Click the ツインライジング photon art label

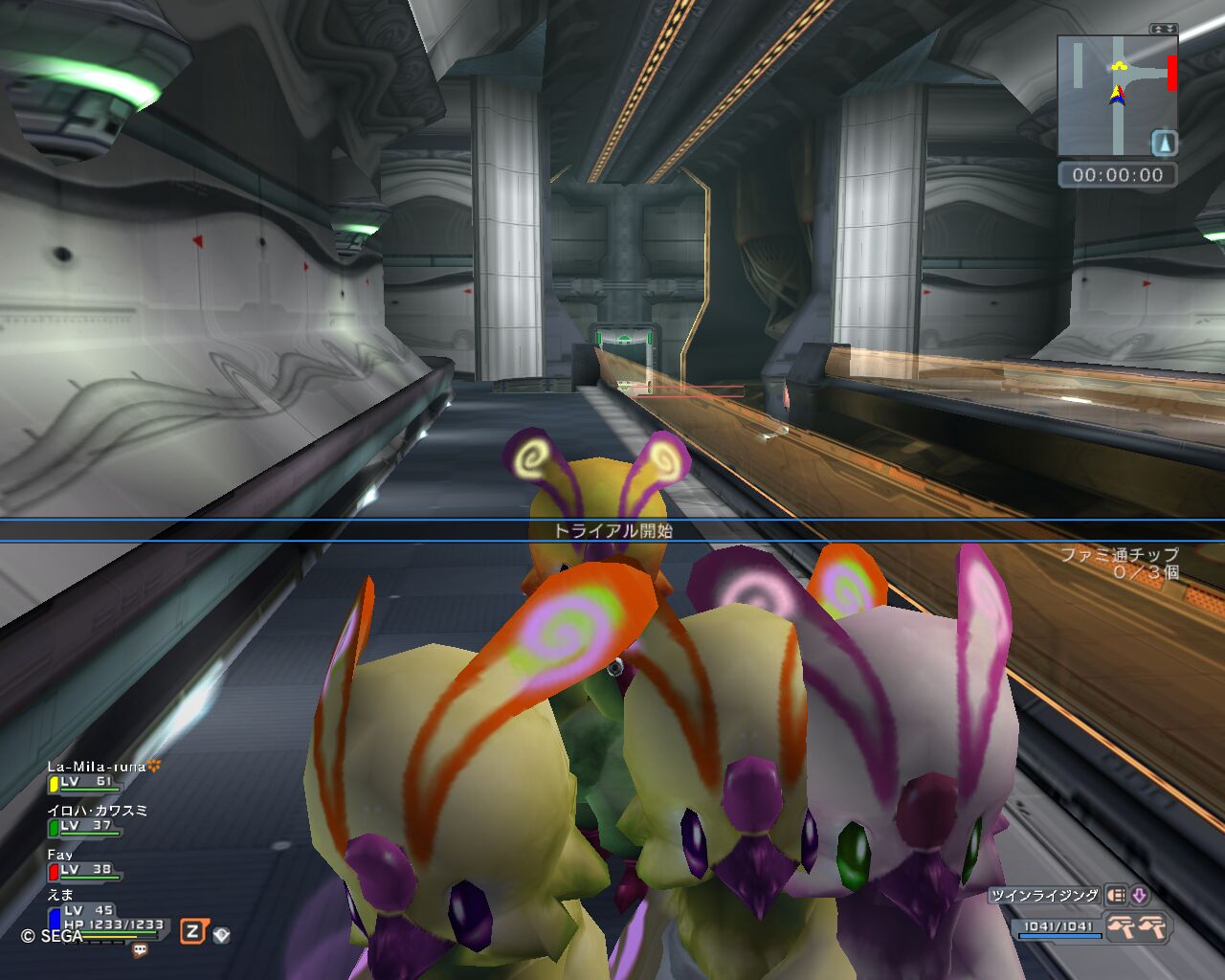[1044, 896]
